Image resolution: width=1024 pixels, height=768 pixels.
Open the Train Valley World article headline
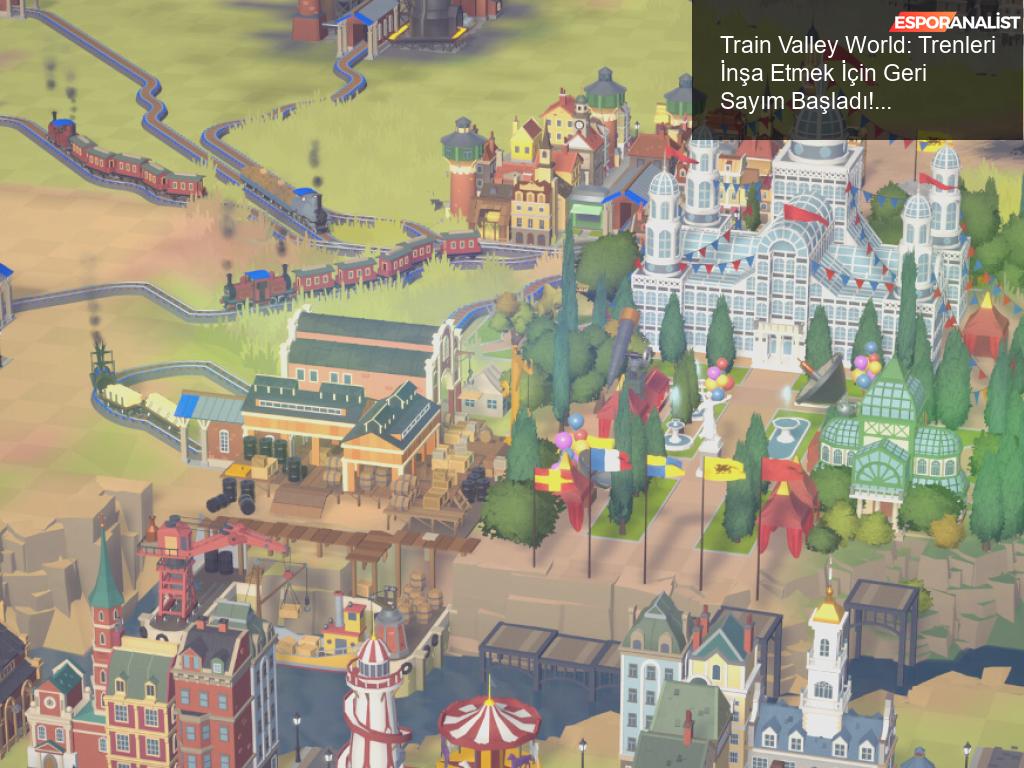857,73
